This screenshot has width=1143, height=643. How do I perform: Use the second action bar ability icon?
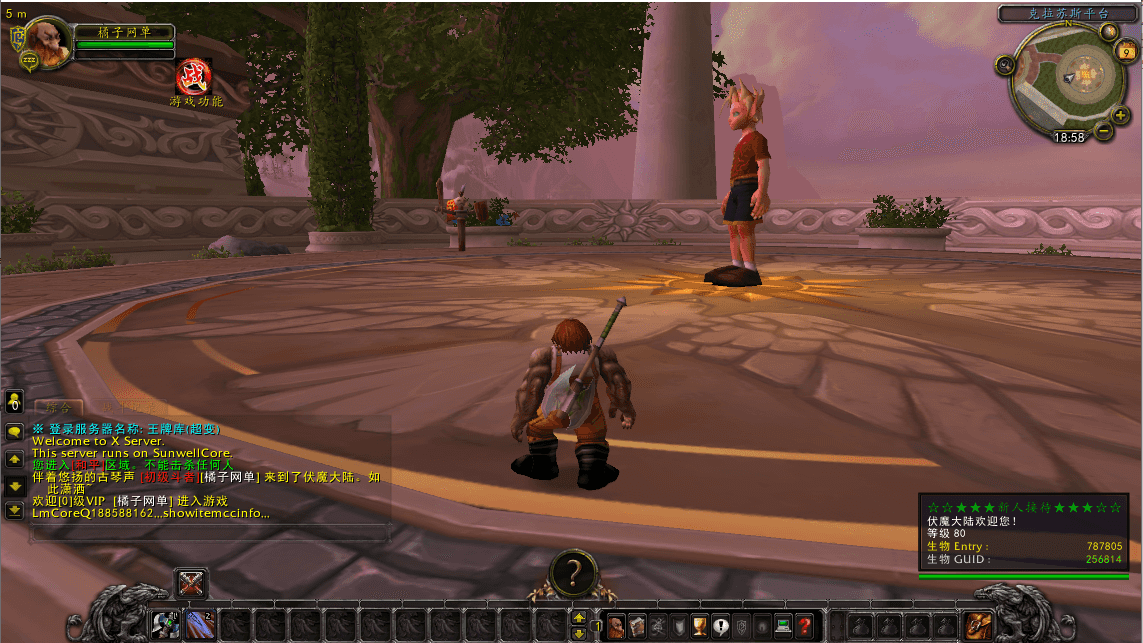[200, 626]
